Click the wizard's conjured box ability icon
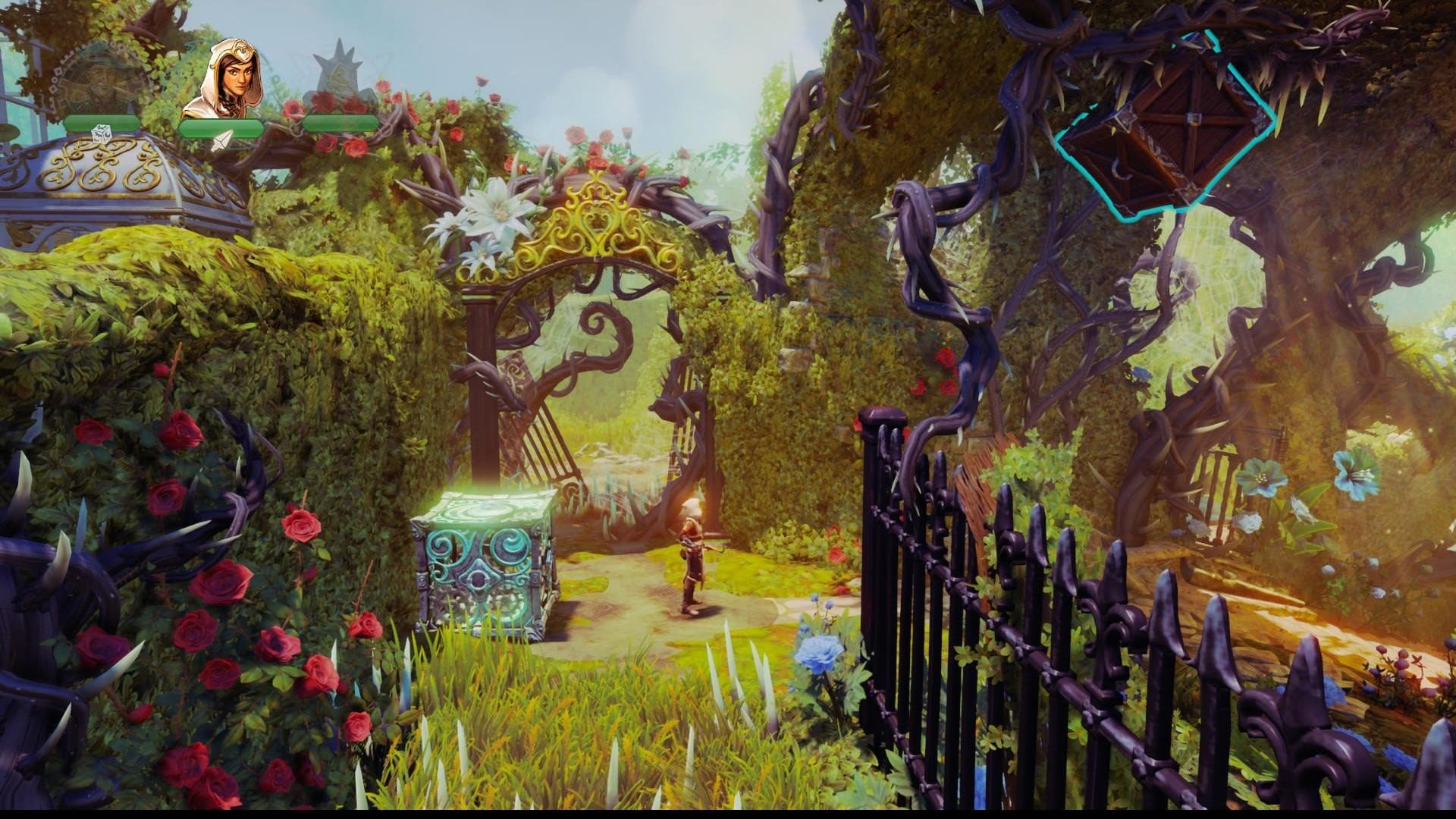Viewport: 1456px width, 819px height. click(102, 135)
